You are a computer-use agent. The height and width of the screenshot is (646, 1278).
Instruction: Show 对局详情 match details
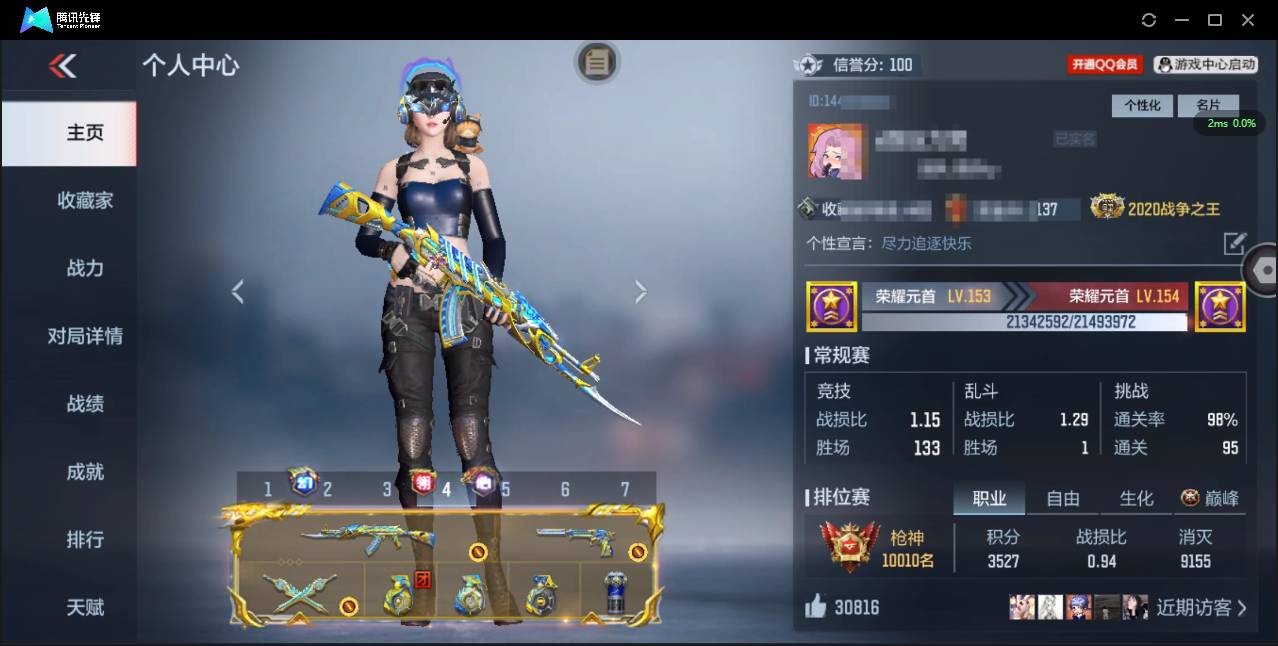85,336
